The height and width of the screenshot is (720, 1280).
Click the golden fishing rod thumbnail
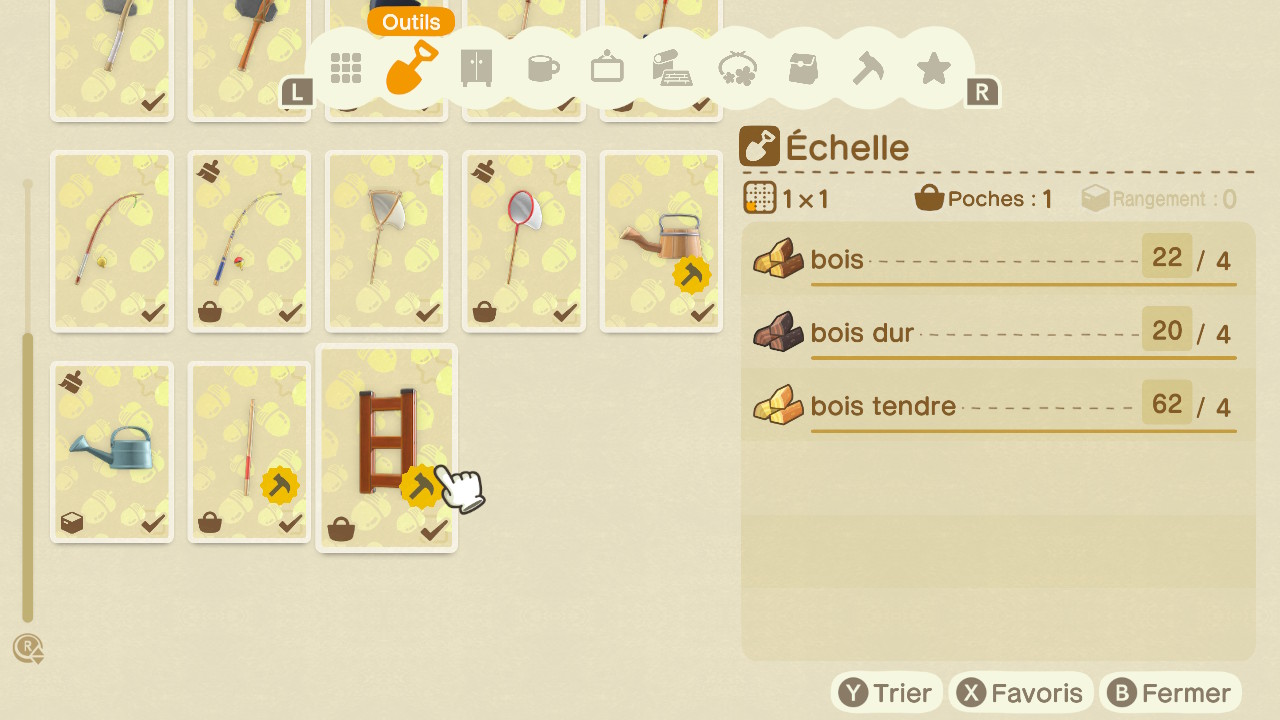(112, 240)
